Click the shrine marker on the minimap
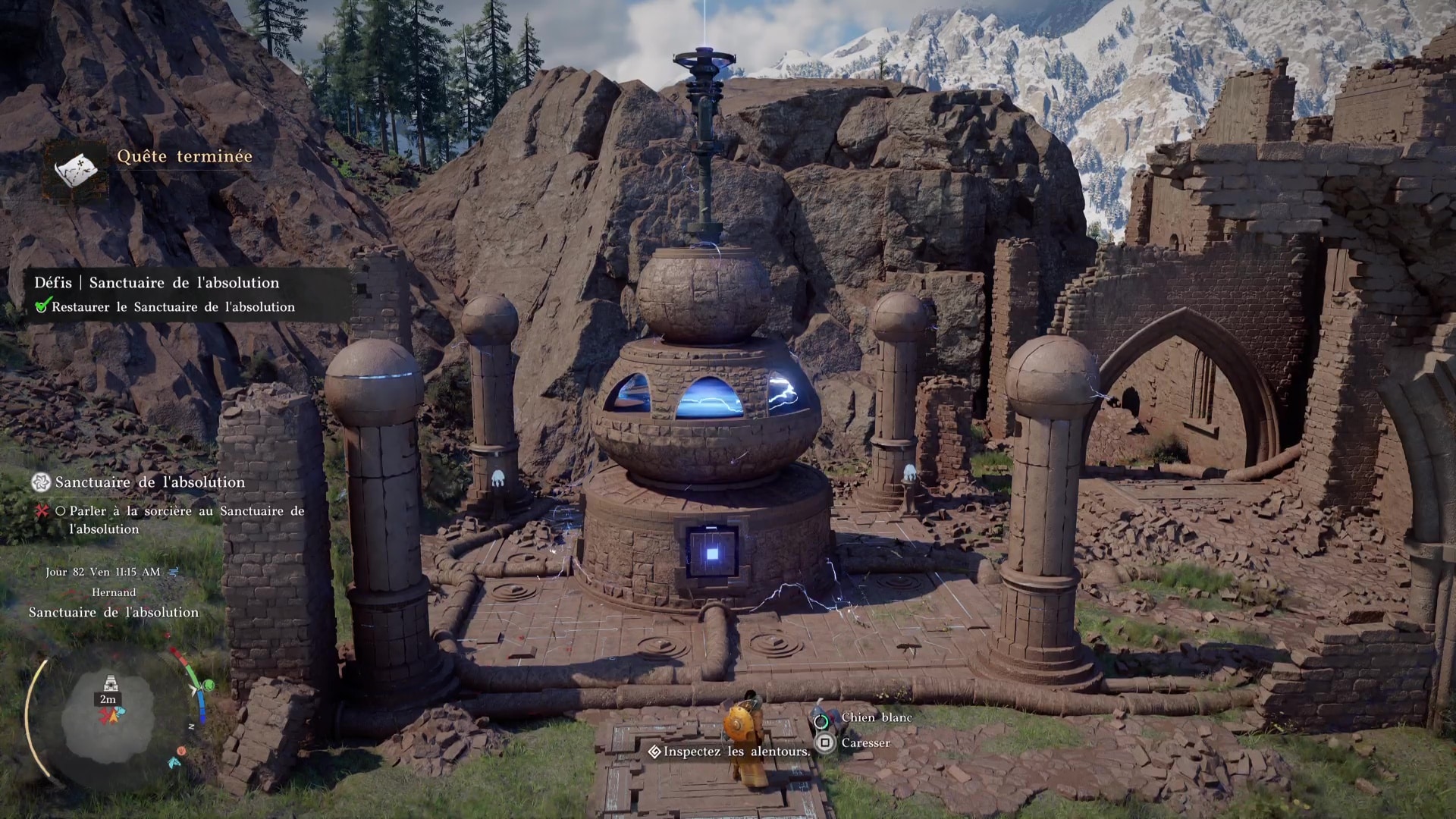 coord(110,685)
